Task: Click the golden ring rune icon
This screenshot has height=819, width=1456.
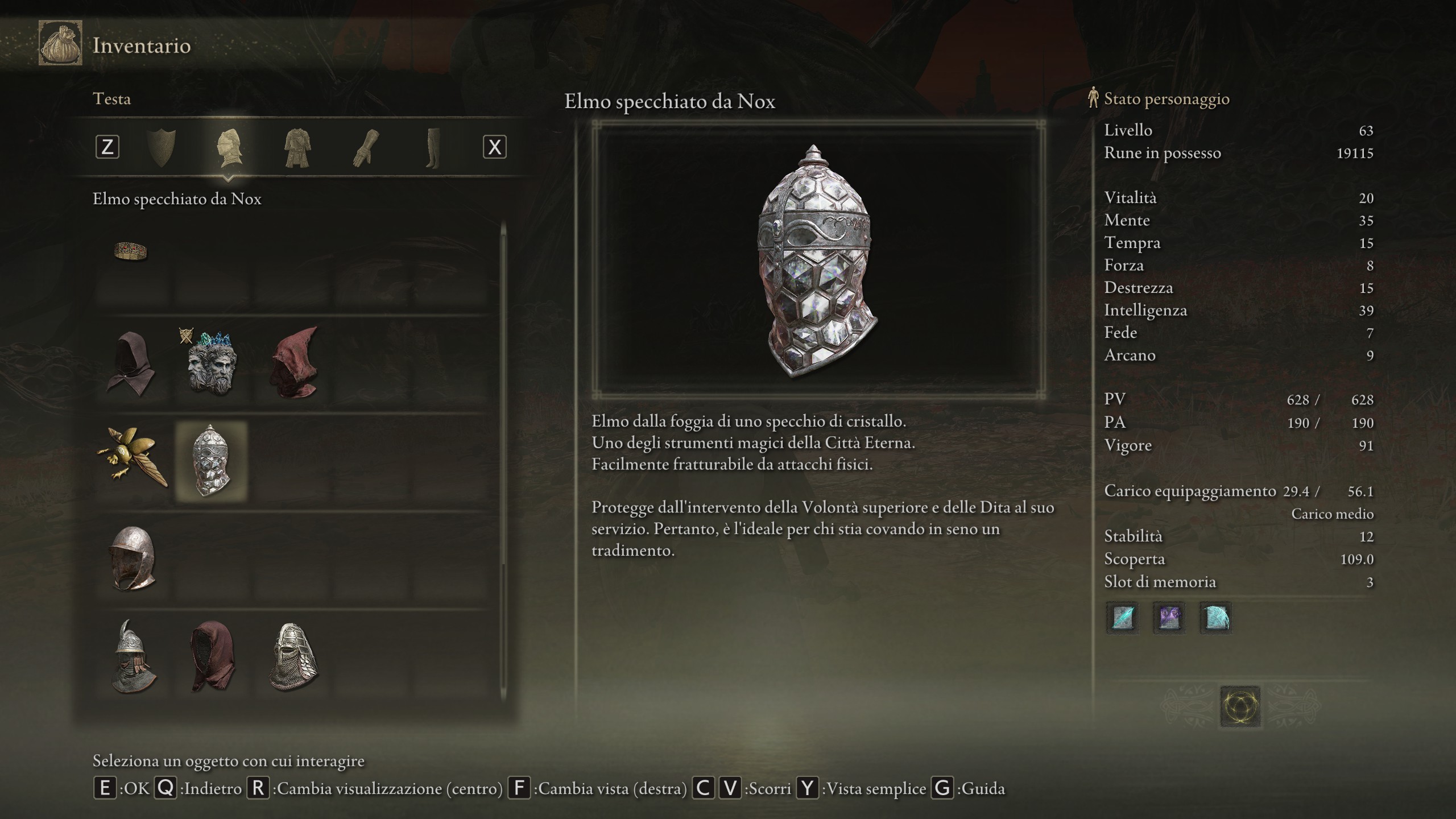Action: point(1240,706)
